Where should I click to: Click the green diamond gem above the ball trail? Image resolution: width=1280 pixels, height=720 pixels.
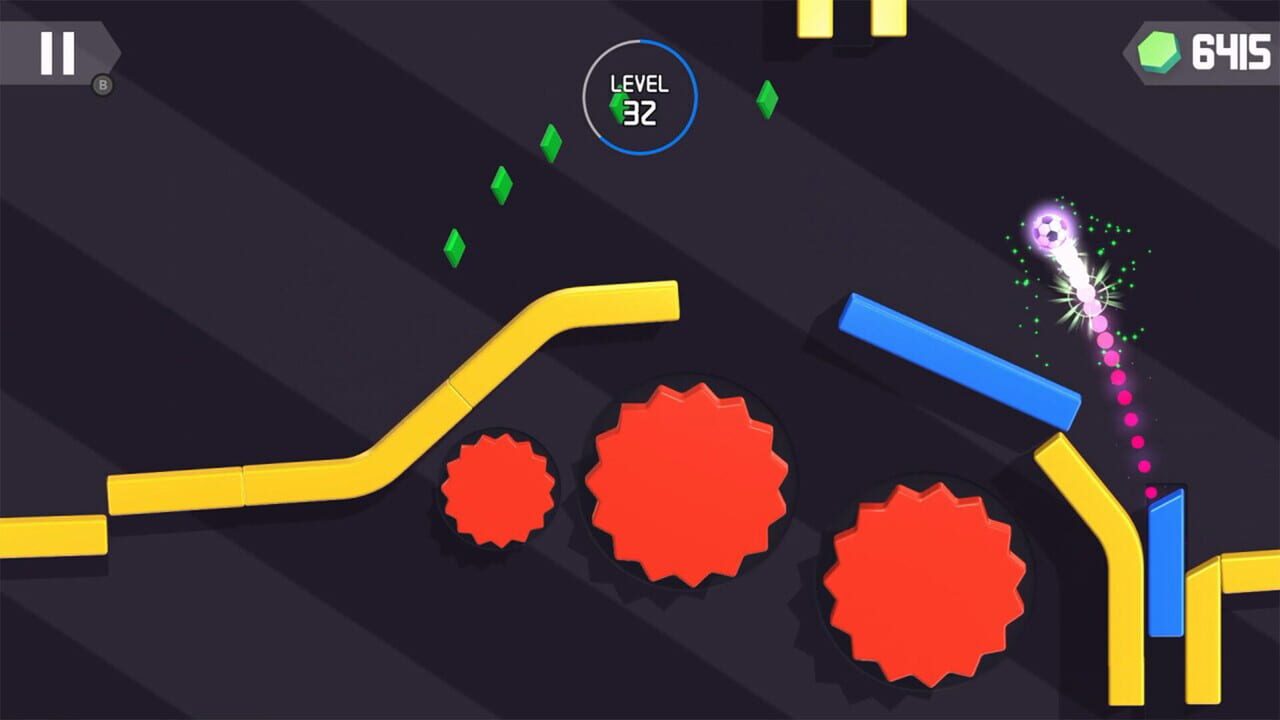click(x=765, y=100)
